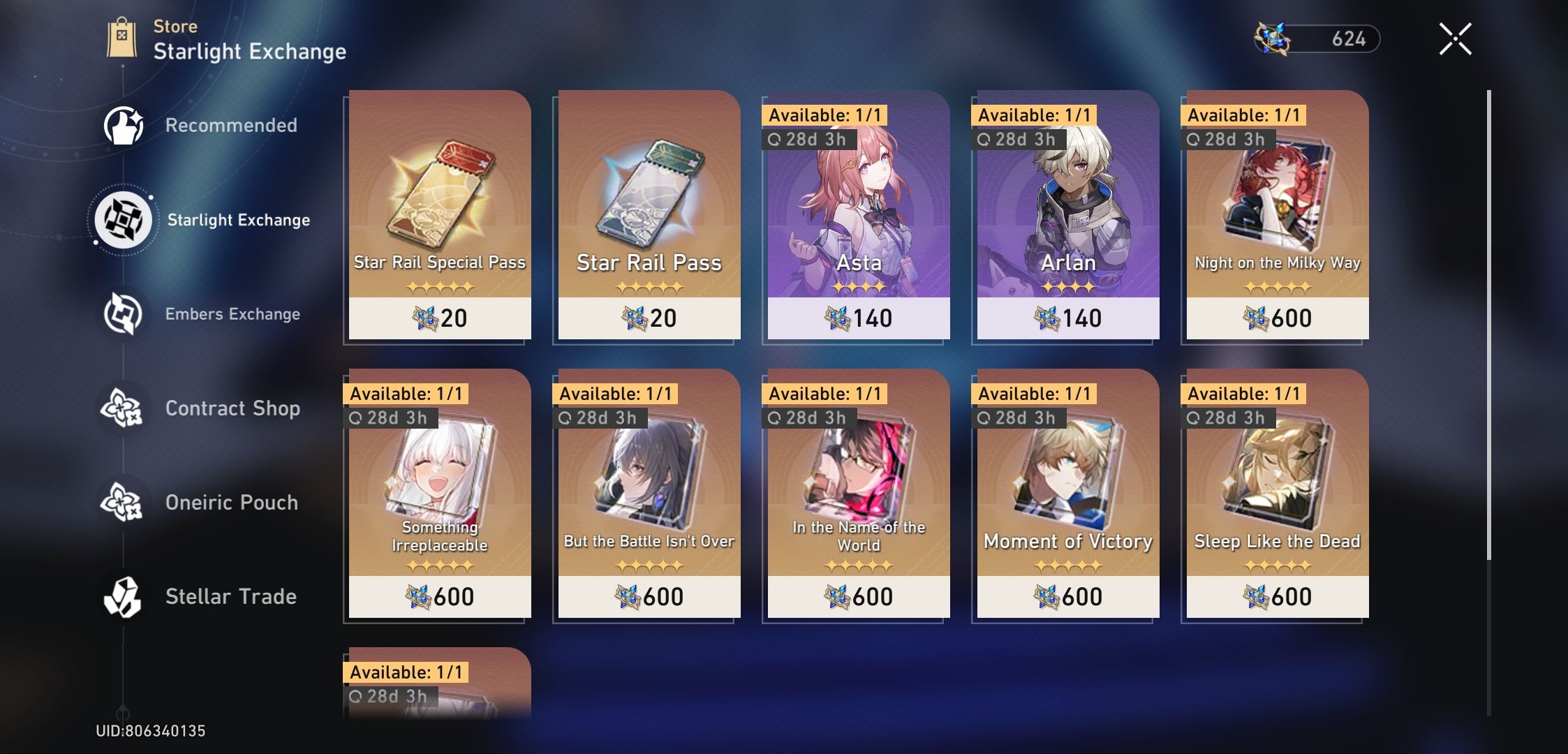The height and width of the screenshot is (754, 1568).
Task: Switch to the Recommended tab
Action: [x=230, y=124]
